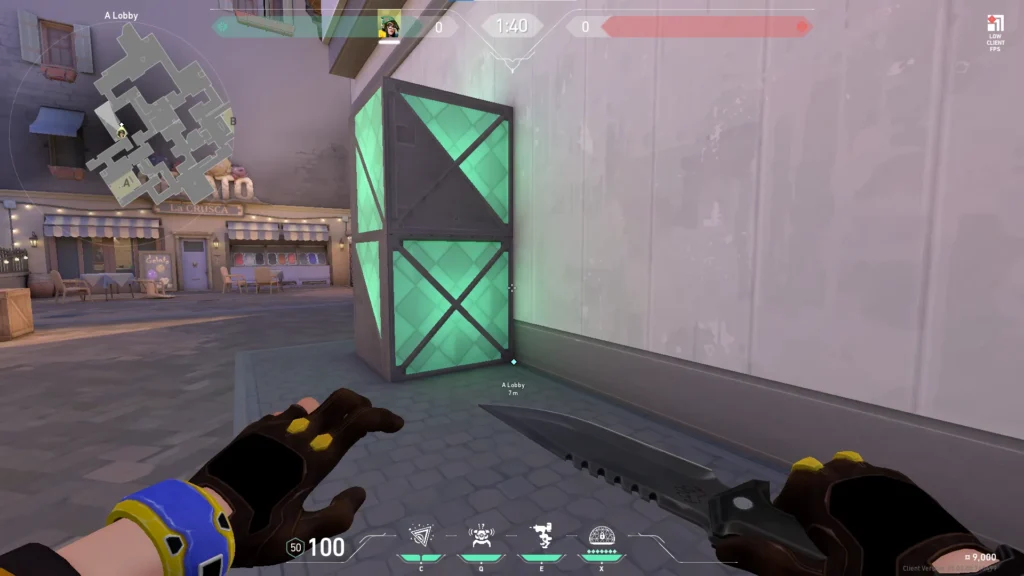Screen dimensions: 1024x576
Task: Click the Killjoy agent portrait in scorebar
Action: click(x=389, y=26)
